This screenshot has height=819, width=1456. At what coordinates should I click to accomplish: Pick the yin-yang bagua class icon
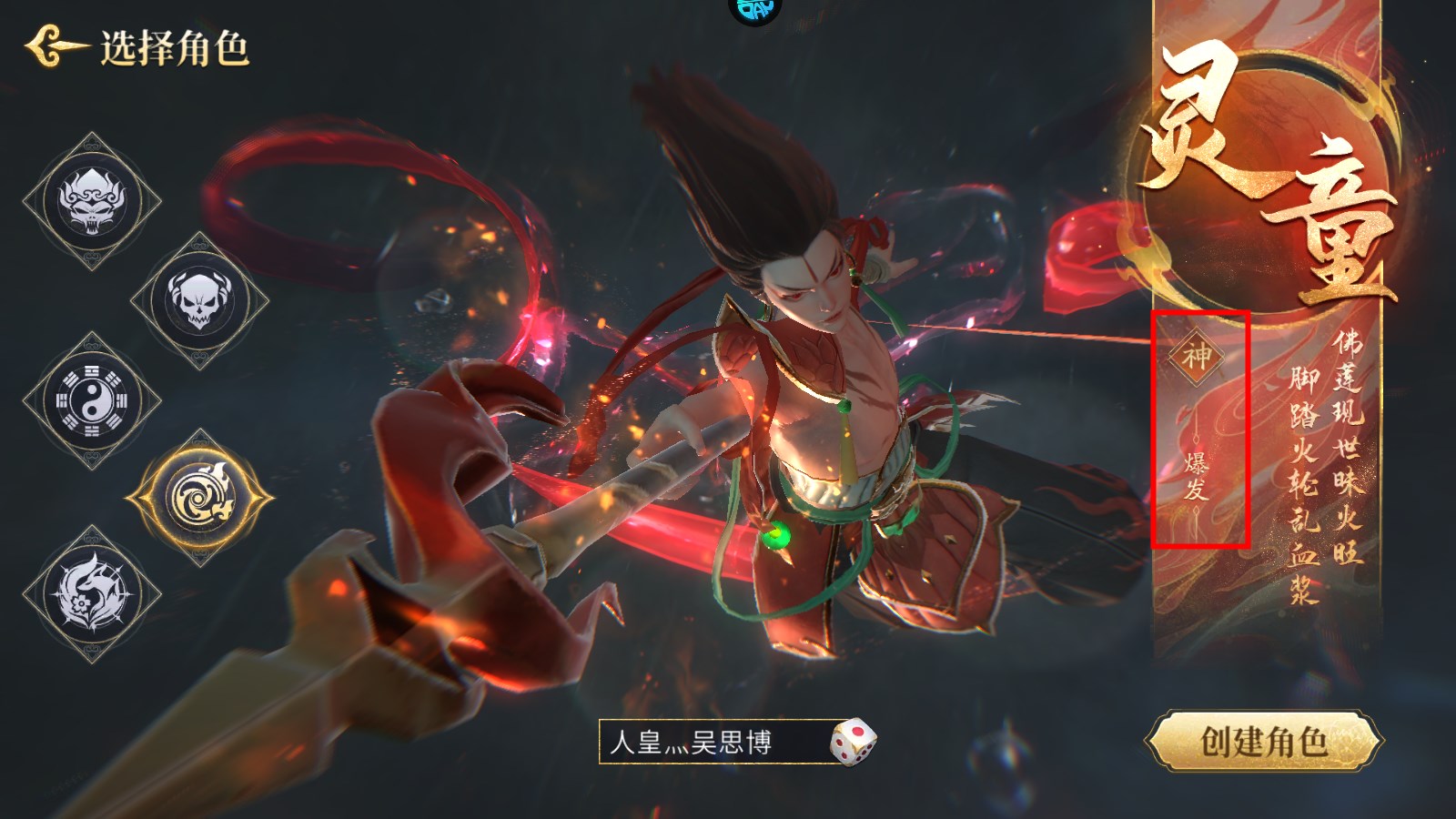92,399
